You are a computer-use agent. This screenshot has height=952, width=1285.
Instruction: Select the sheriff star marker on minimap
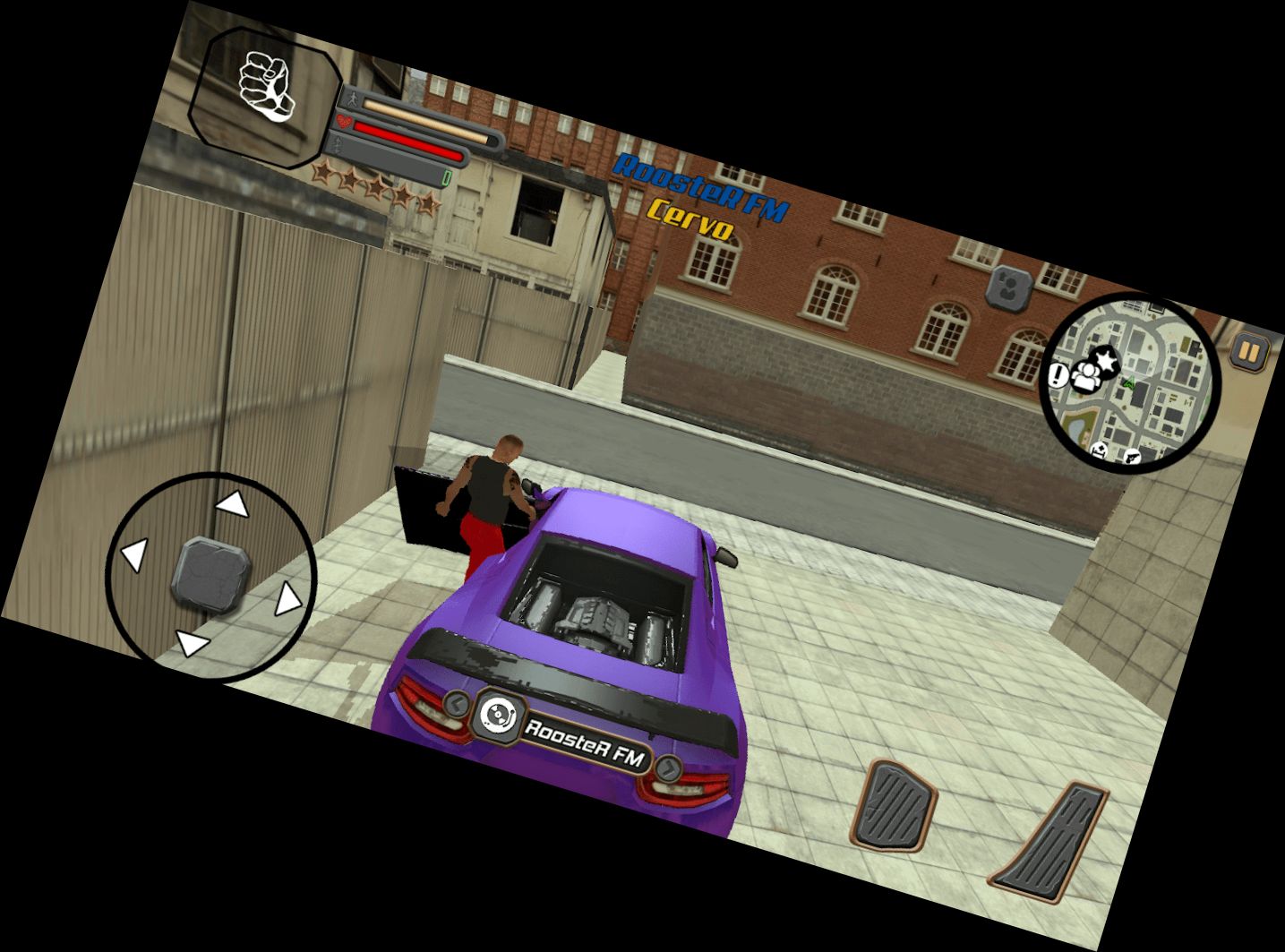(1108, 362)
